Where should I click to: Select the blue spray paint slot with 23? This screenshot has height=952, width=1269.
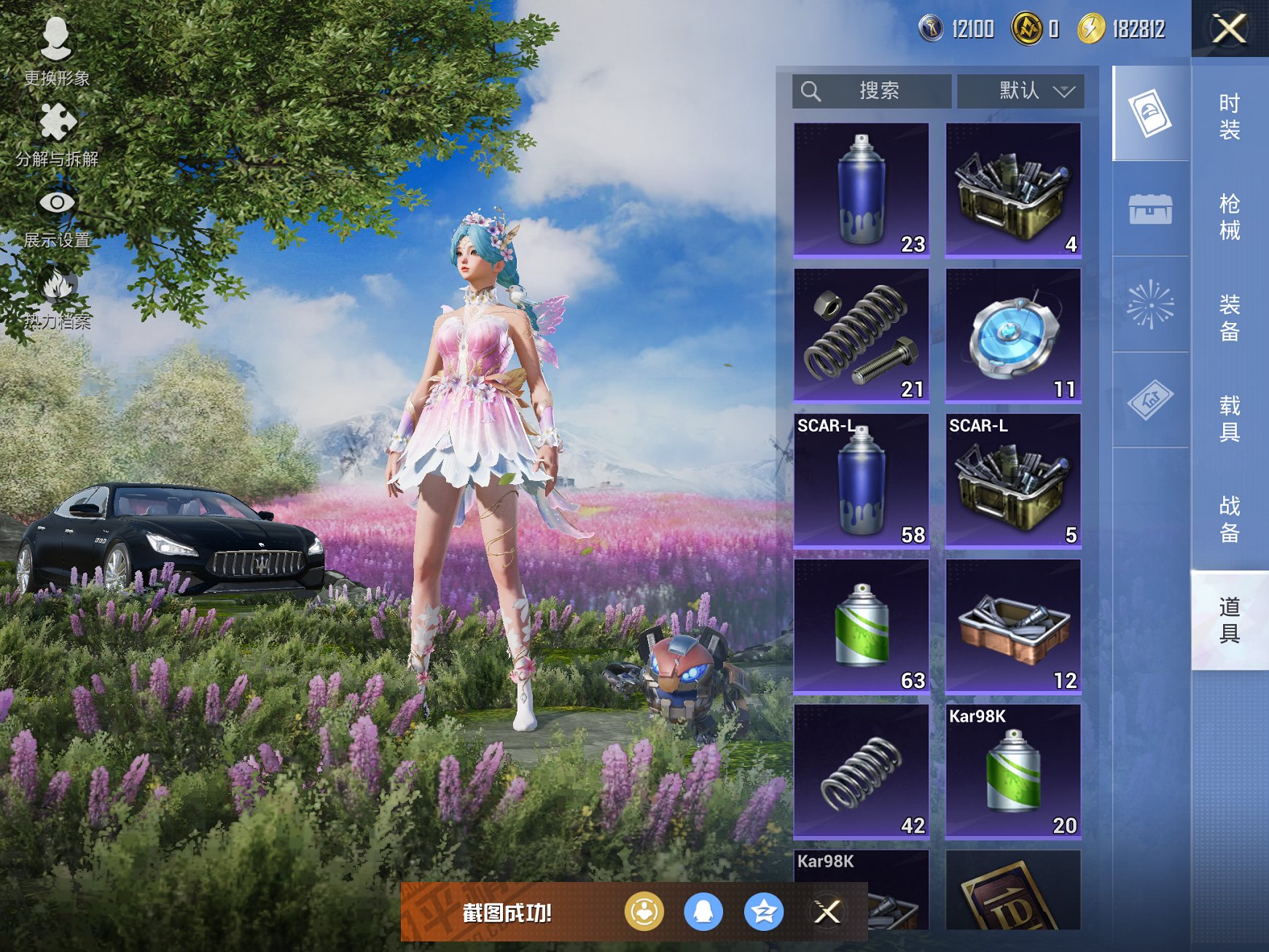pos(861,190)
